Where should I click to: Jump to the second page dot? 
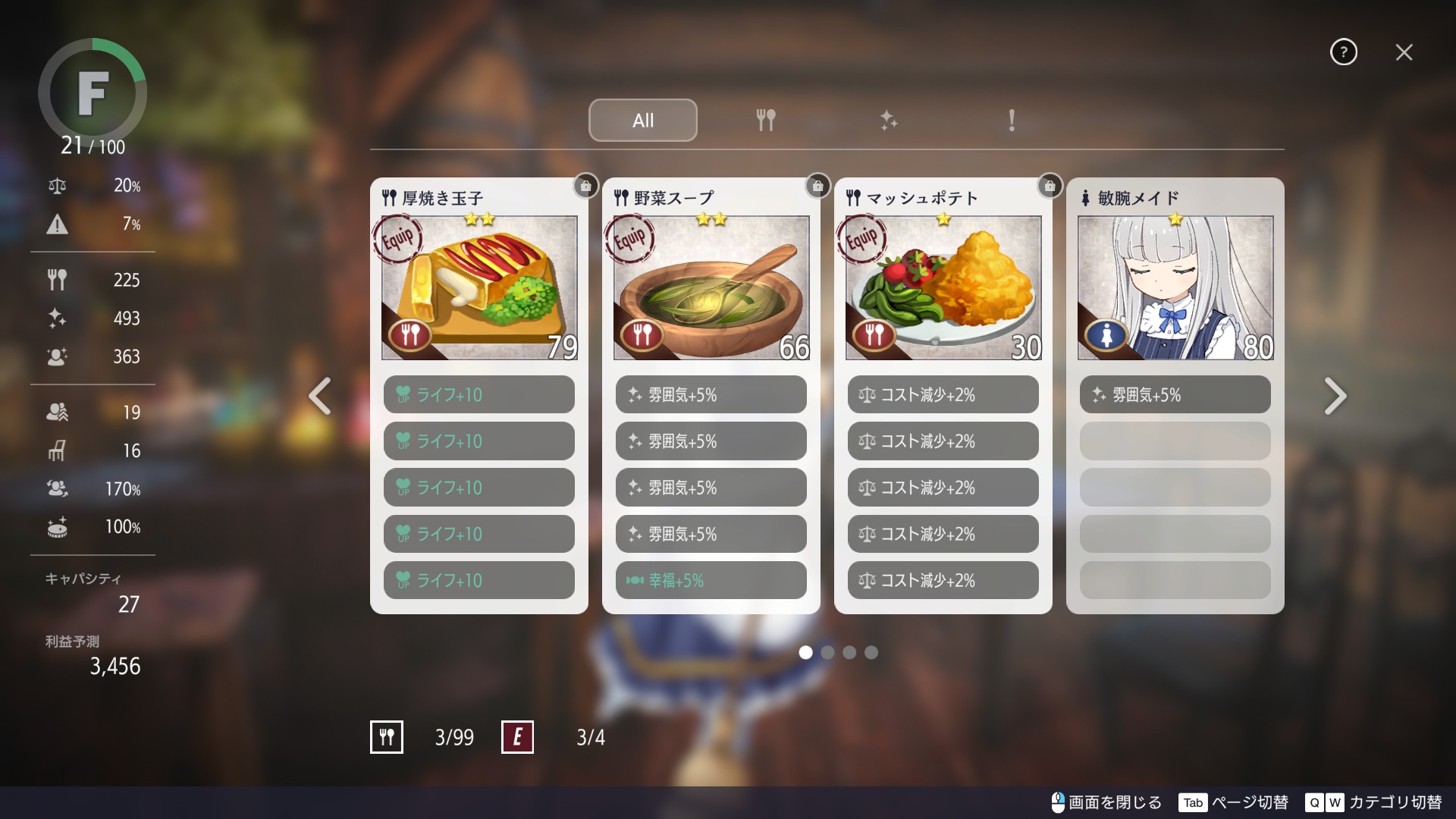827,652
